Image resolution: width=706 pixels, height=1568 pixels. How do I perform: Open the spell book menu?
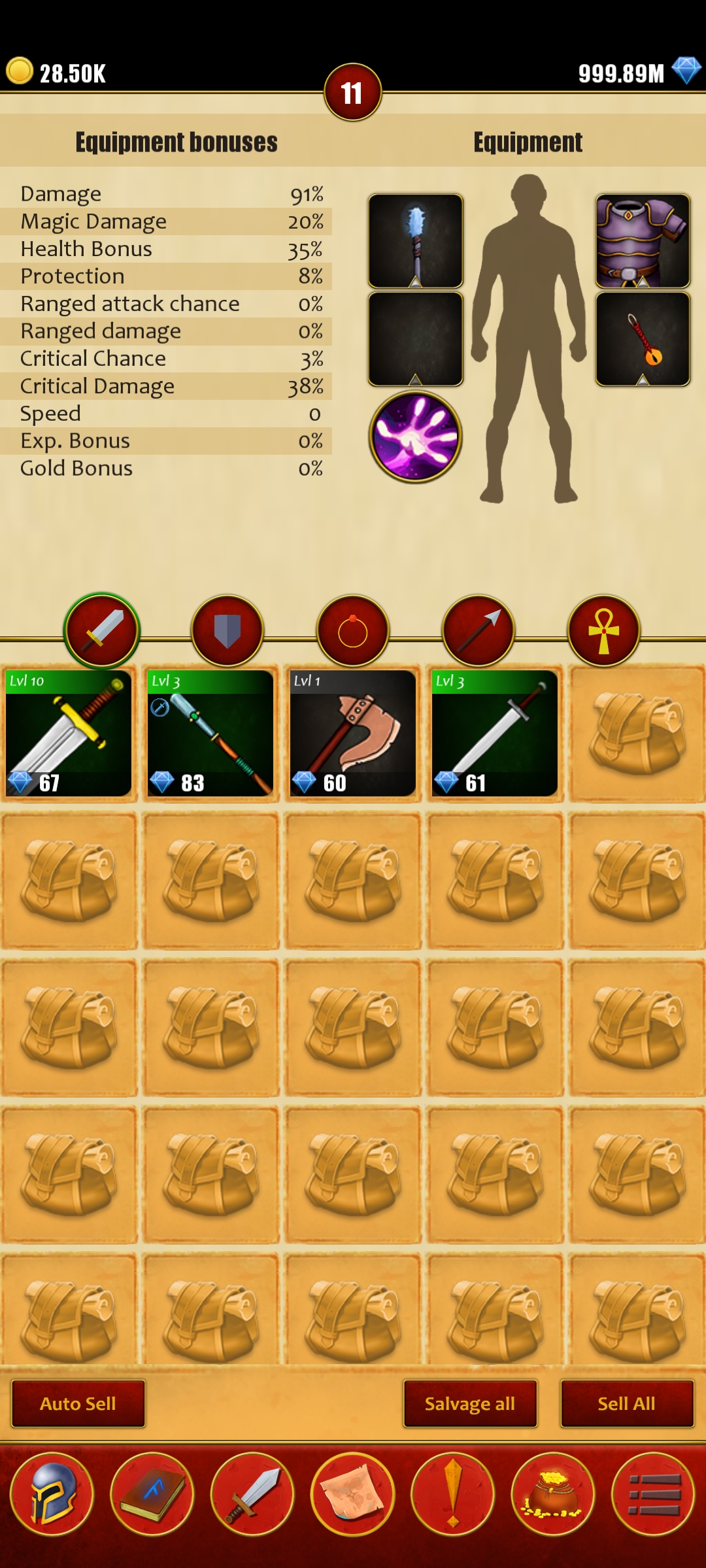152,1494
